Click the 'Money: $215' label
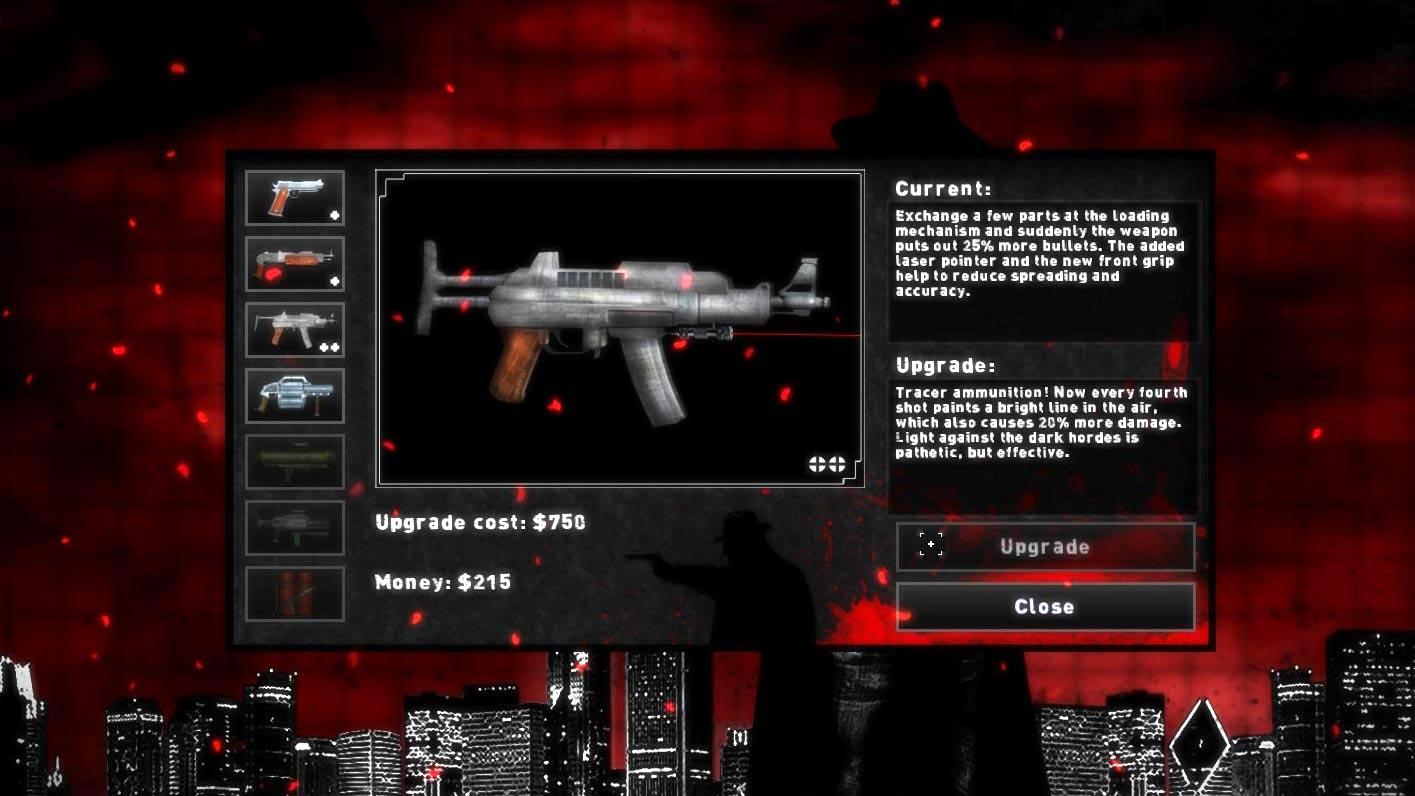 click(x=441, y=581)
